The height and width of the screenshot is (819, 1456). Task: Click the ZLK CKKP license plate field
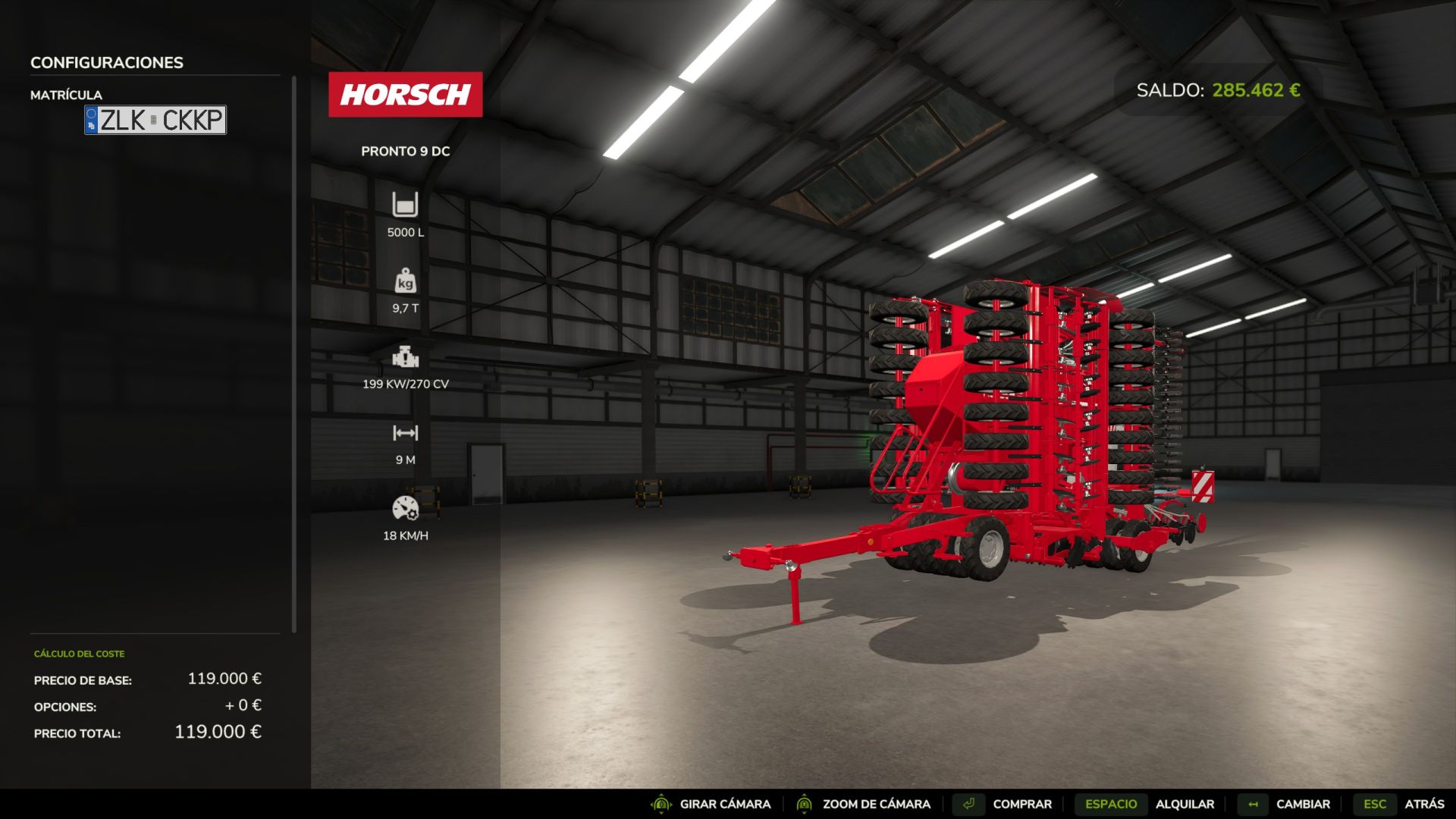coord(155,120)
